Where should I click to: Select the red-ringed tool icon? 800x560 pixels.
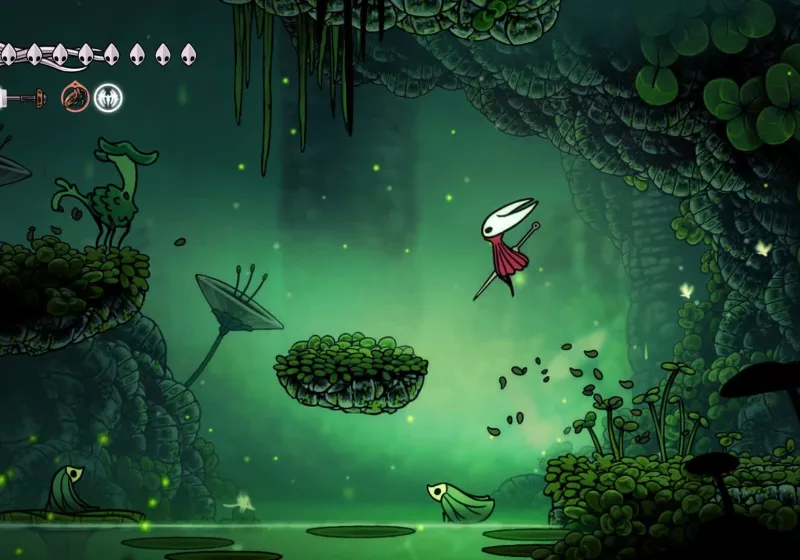[74, 97]
